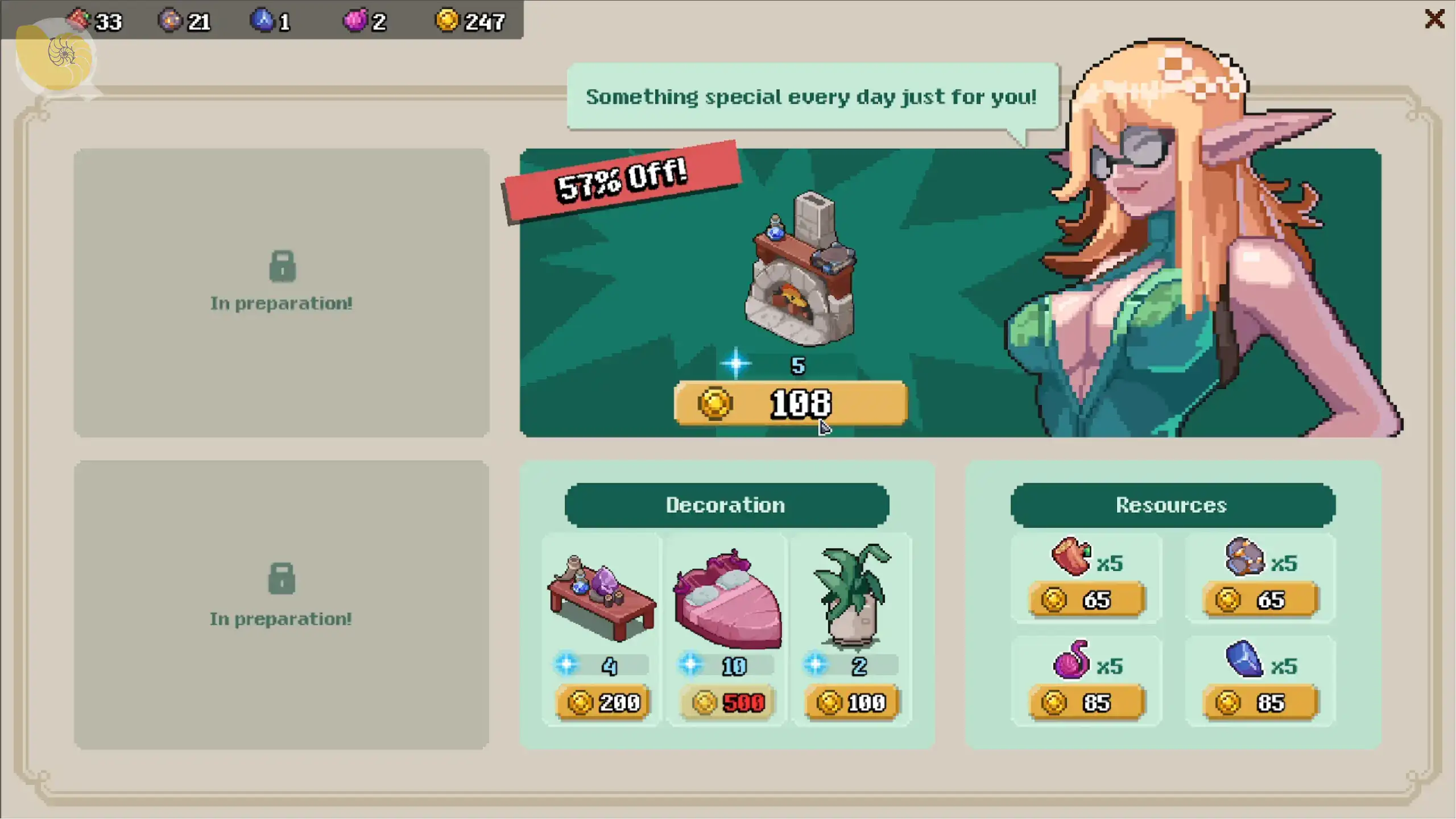Purchase the potted plant for 100 coins

pos(851,703)
